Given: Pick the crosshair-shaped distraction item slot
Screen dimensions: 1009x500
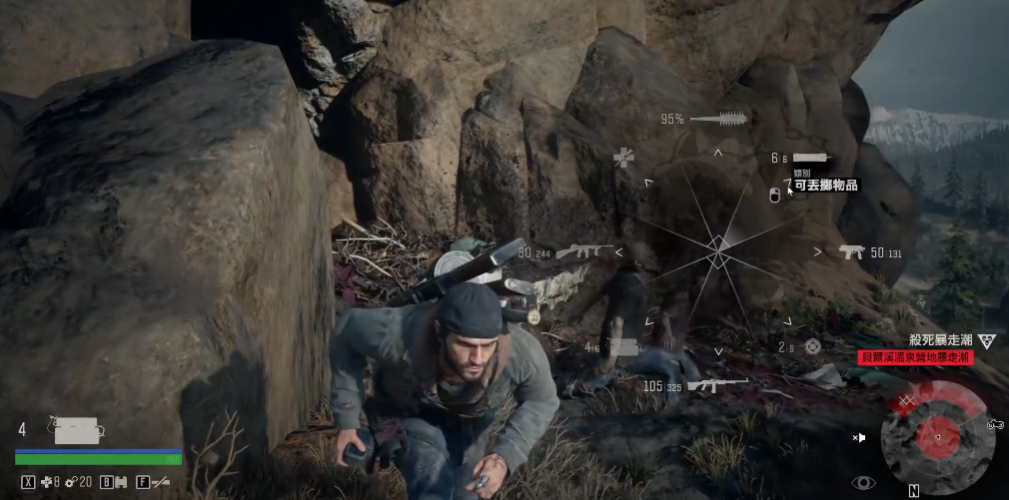Looking at the screenshot, I should pos(812,346).
